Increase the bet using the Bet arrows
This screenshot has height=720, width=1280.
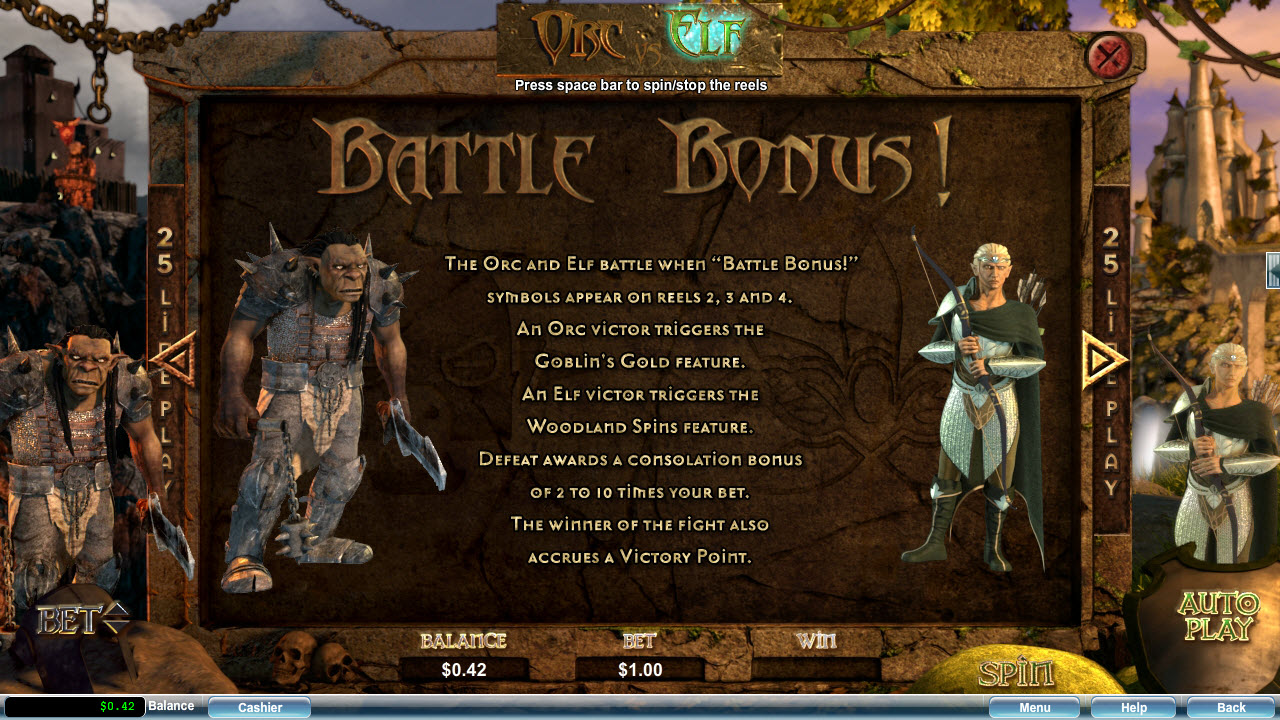117,609
